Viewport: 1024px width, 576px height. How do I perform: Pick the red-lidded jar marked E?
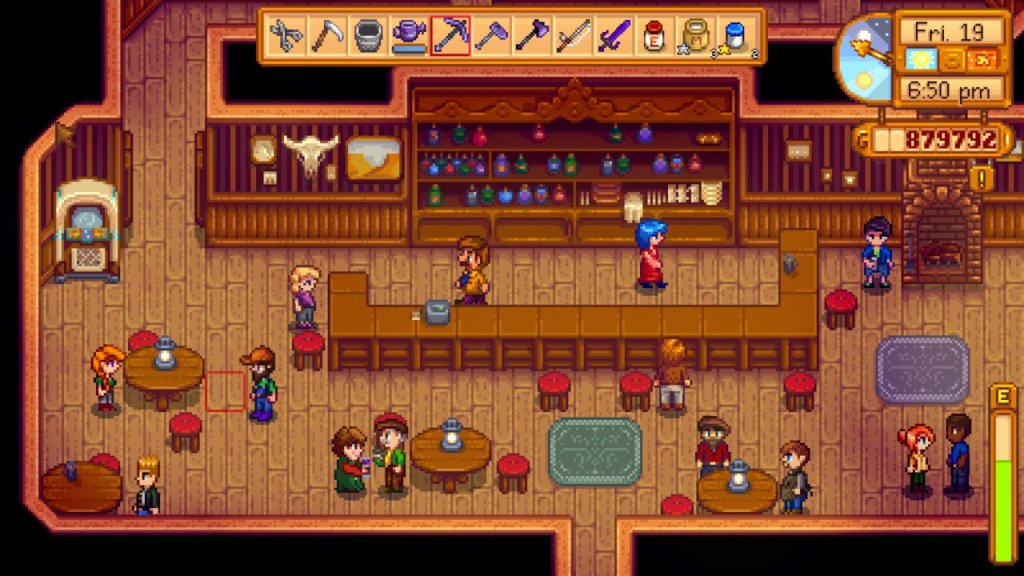(655, 37)
